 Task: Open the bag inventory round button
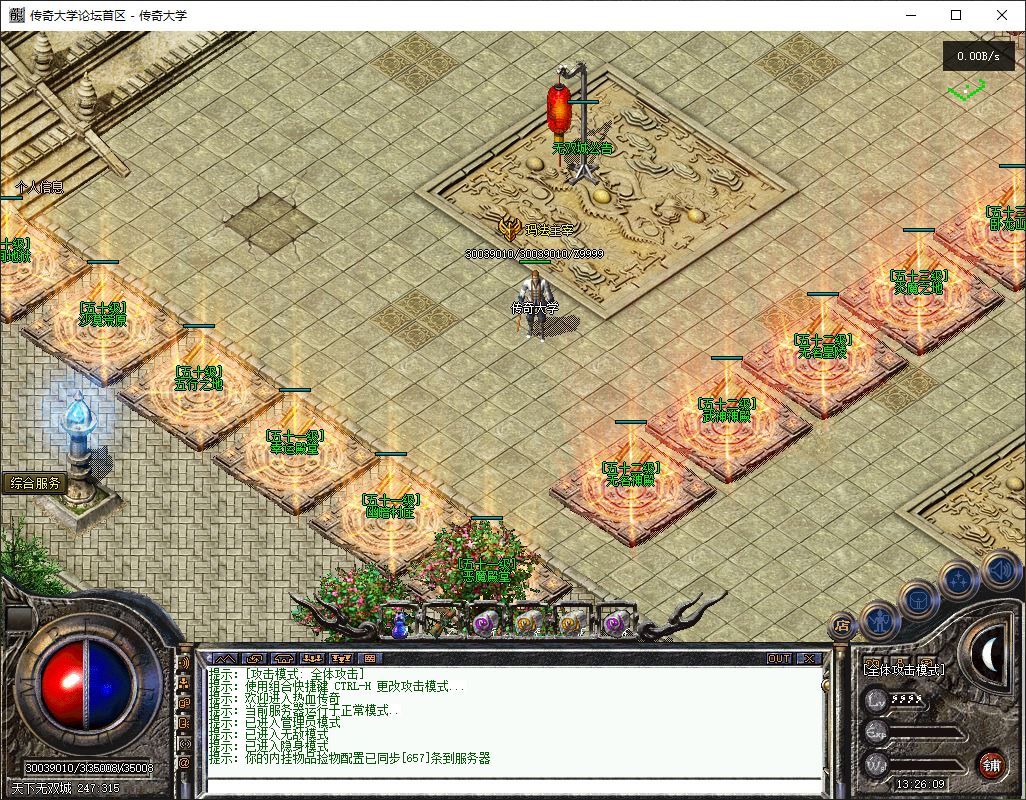918,600
